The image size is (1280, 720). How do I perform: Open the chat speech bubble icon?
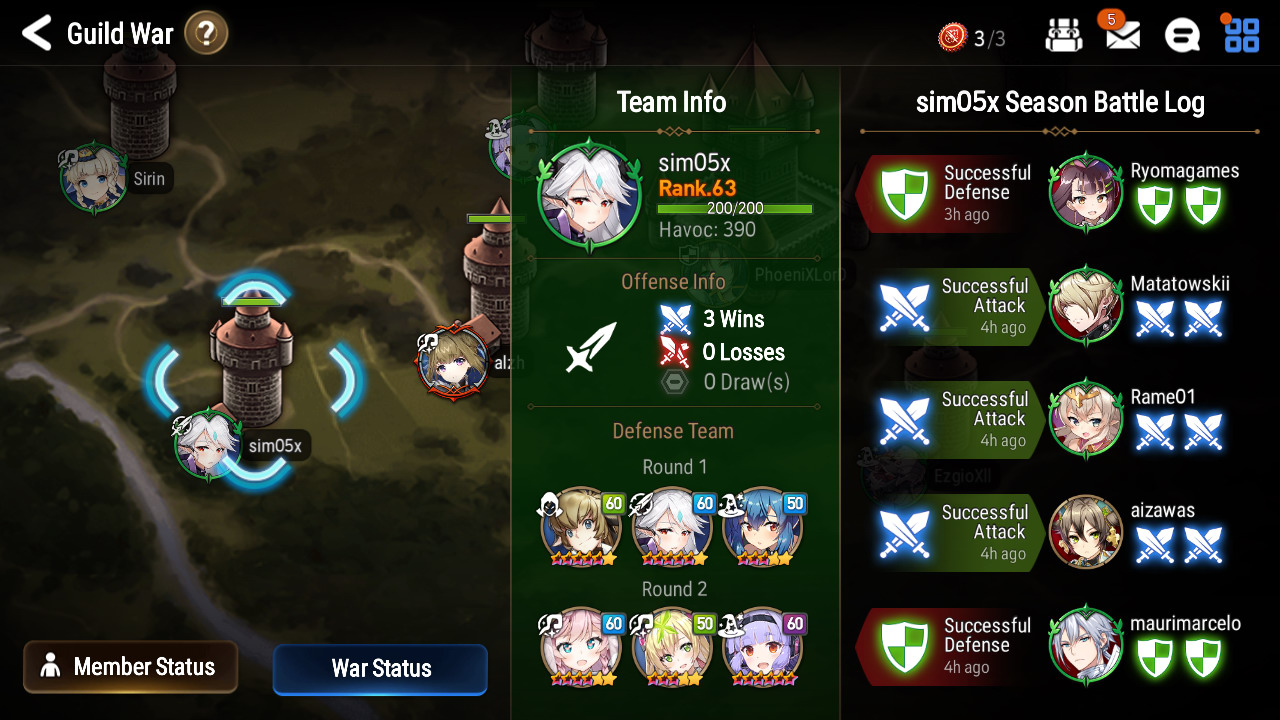tap(1182, 36)
